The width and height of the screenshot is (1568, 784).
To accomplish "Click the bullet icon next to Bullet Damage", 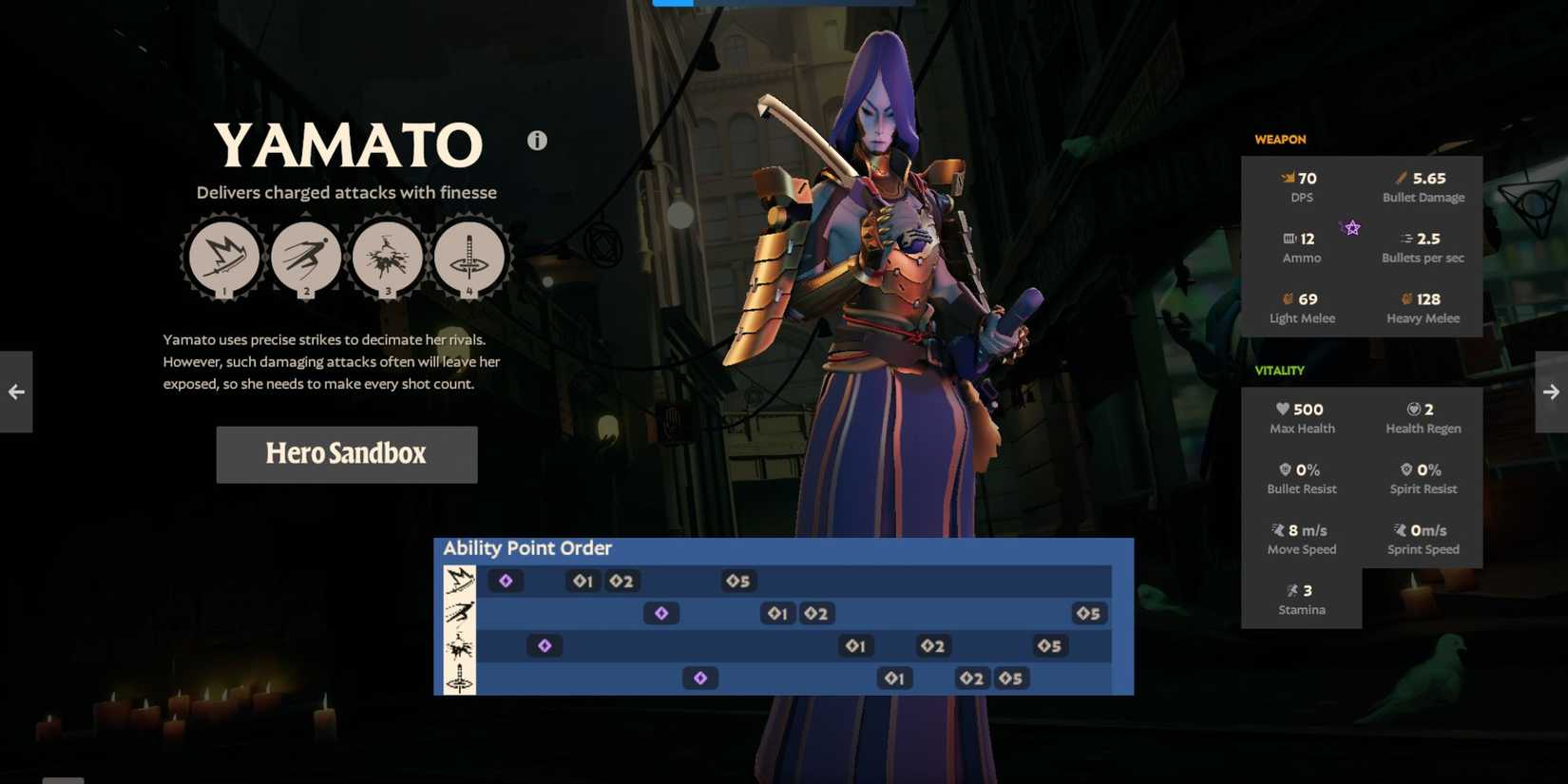I will (1399, 177).
